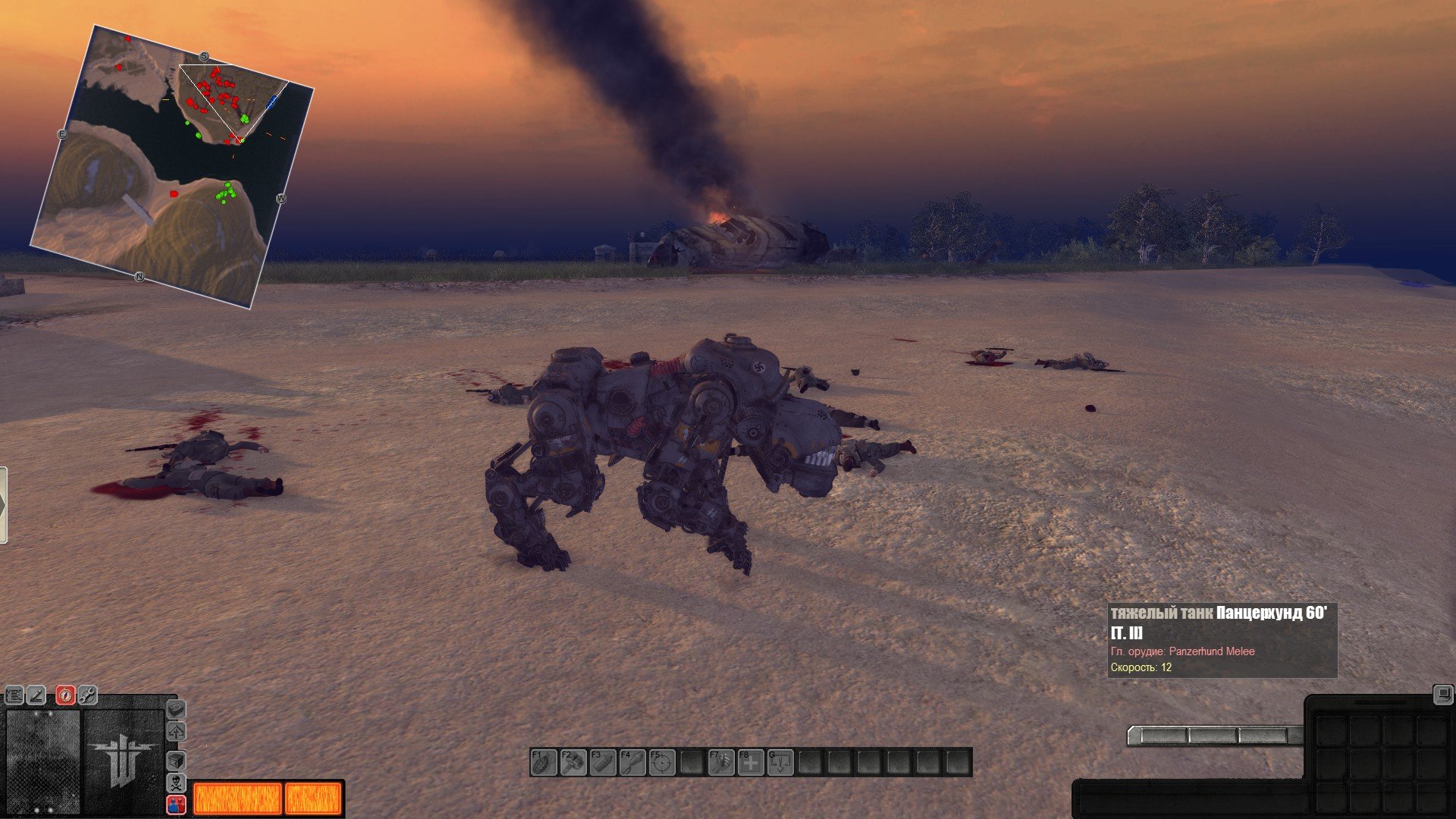
Task: Choose the F2 hammer-shaped grenade slot
Action: [x=573, y=762]
